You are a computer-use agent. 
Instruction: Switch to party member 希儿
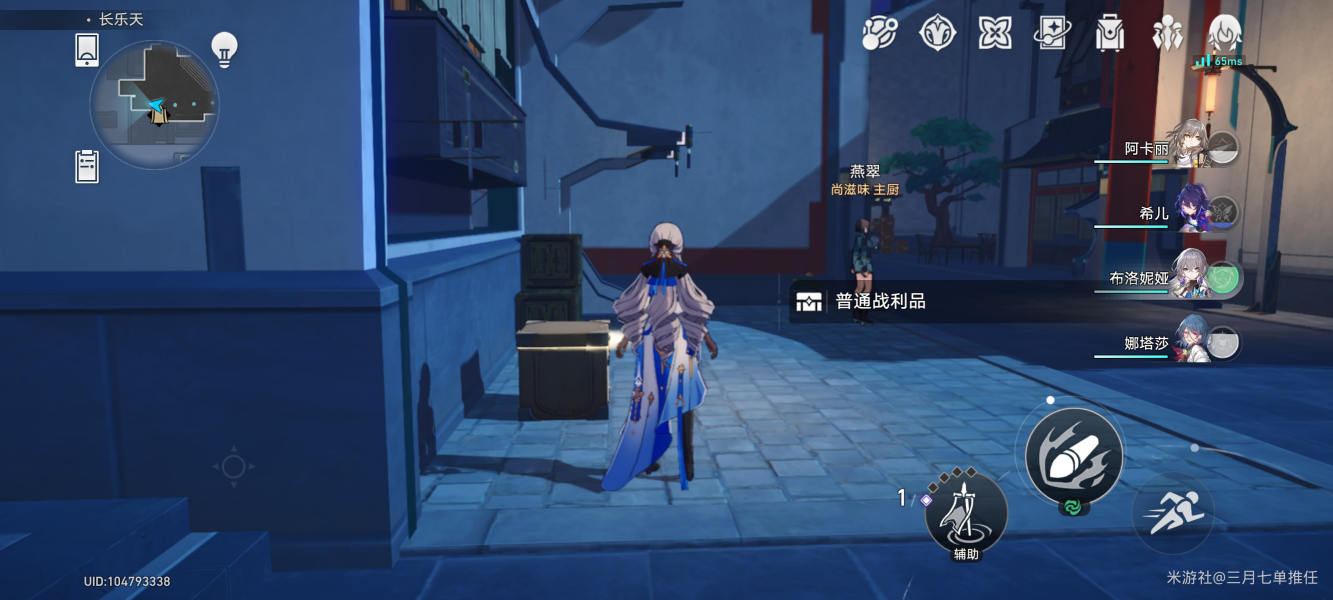1190,212
